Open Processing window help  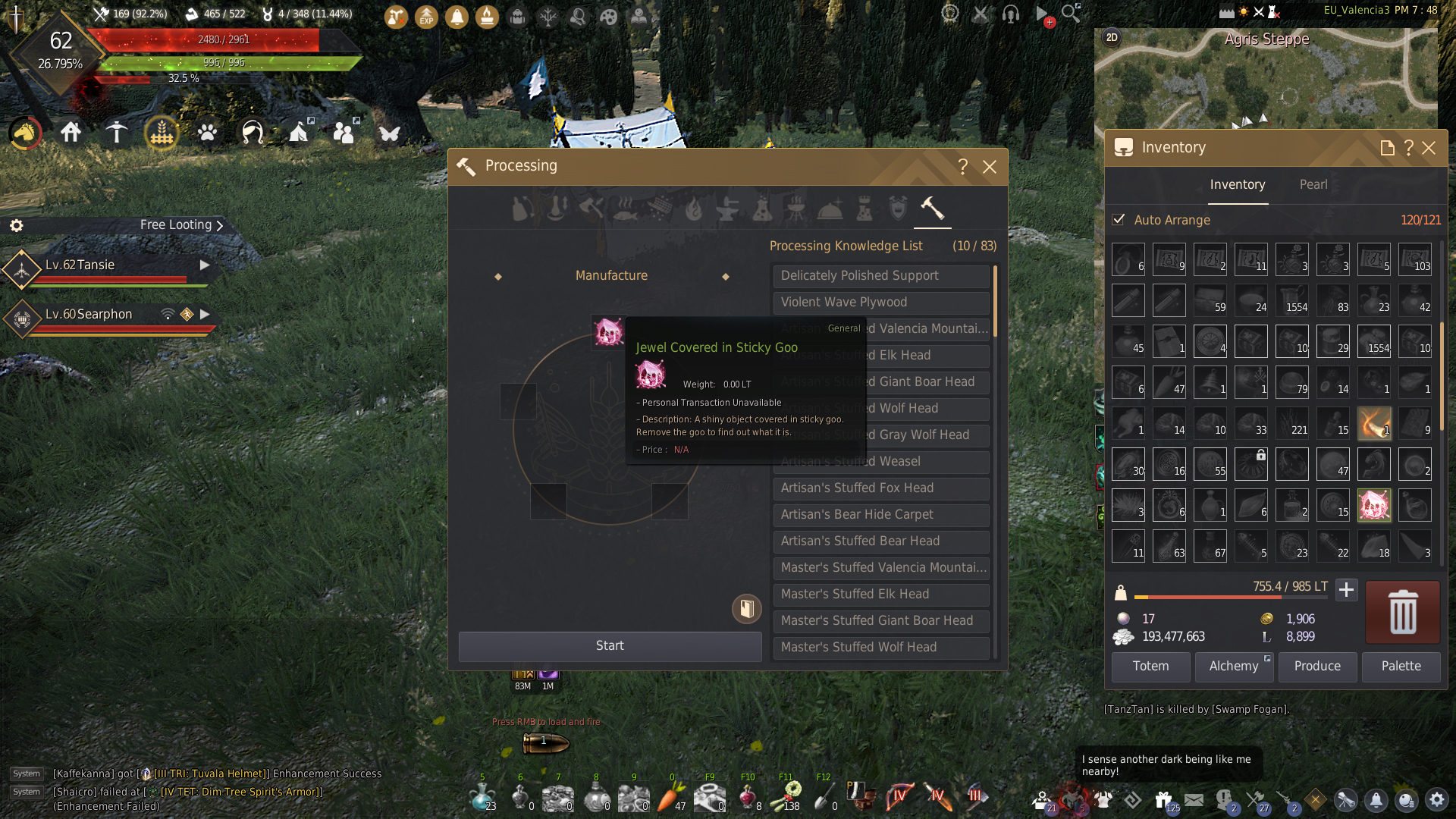(963, 167)
